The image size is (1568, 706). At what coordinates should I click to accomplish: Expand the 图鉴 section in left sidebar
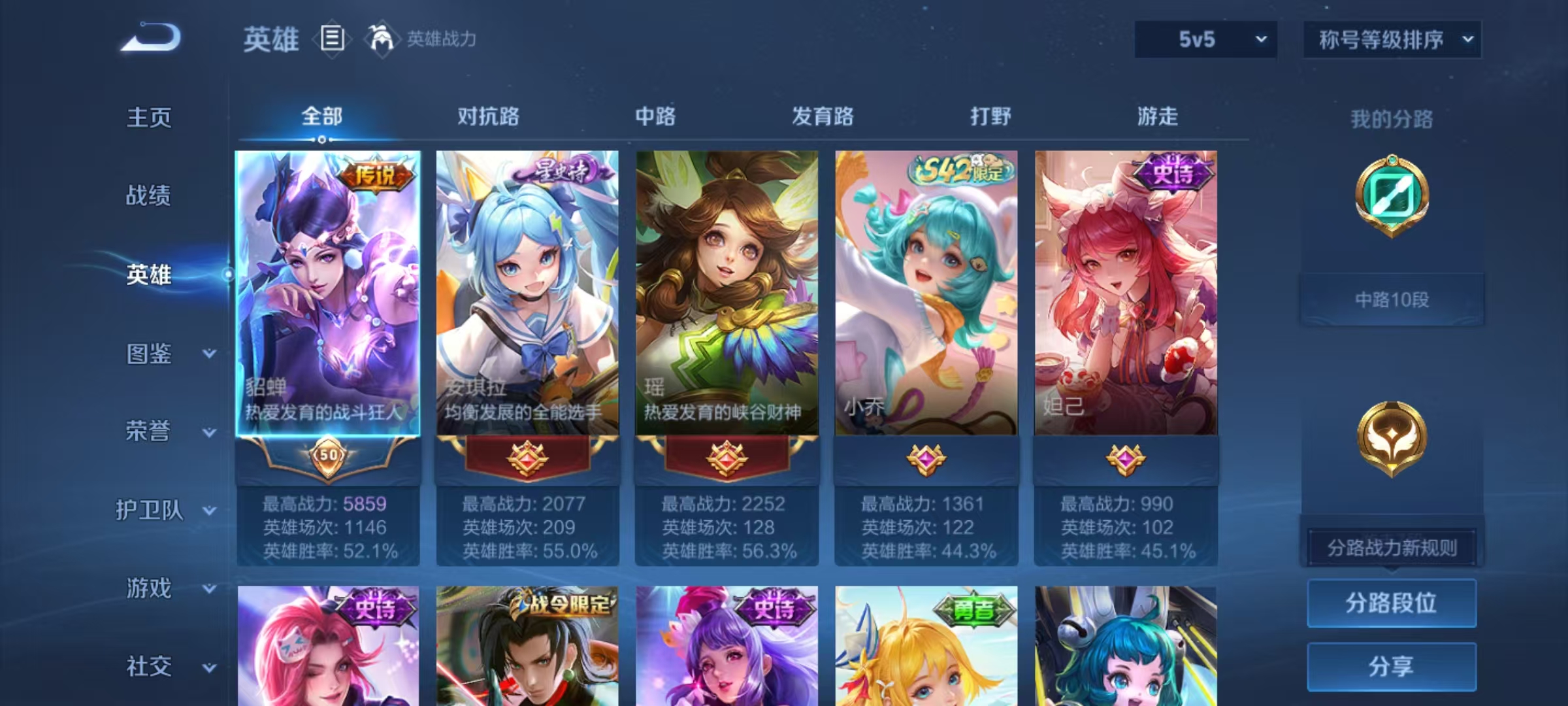click(152, 354)
